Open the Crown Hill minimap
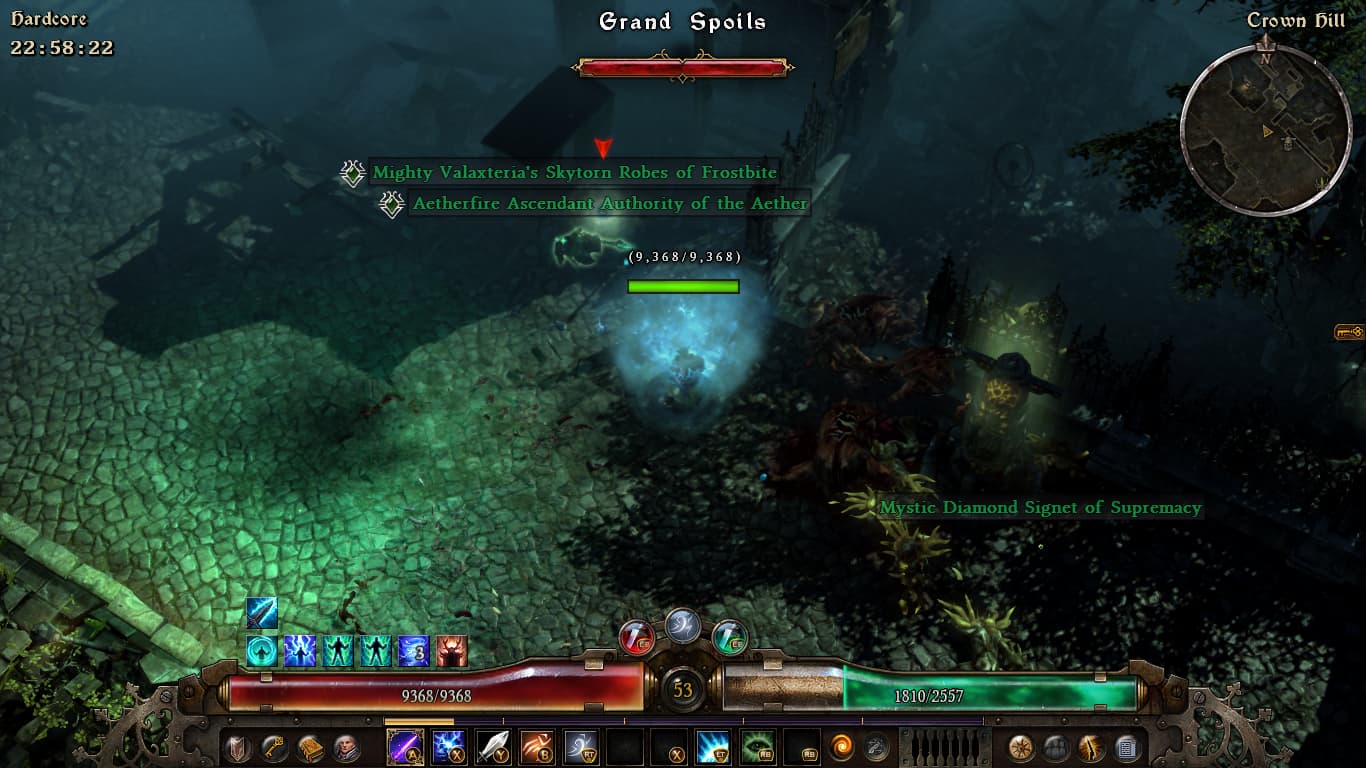The image size is (1366, 768). click(1266, 130)
